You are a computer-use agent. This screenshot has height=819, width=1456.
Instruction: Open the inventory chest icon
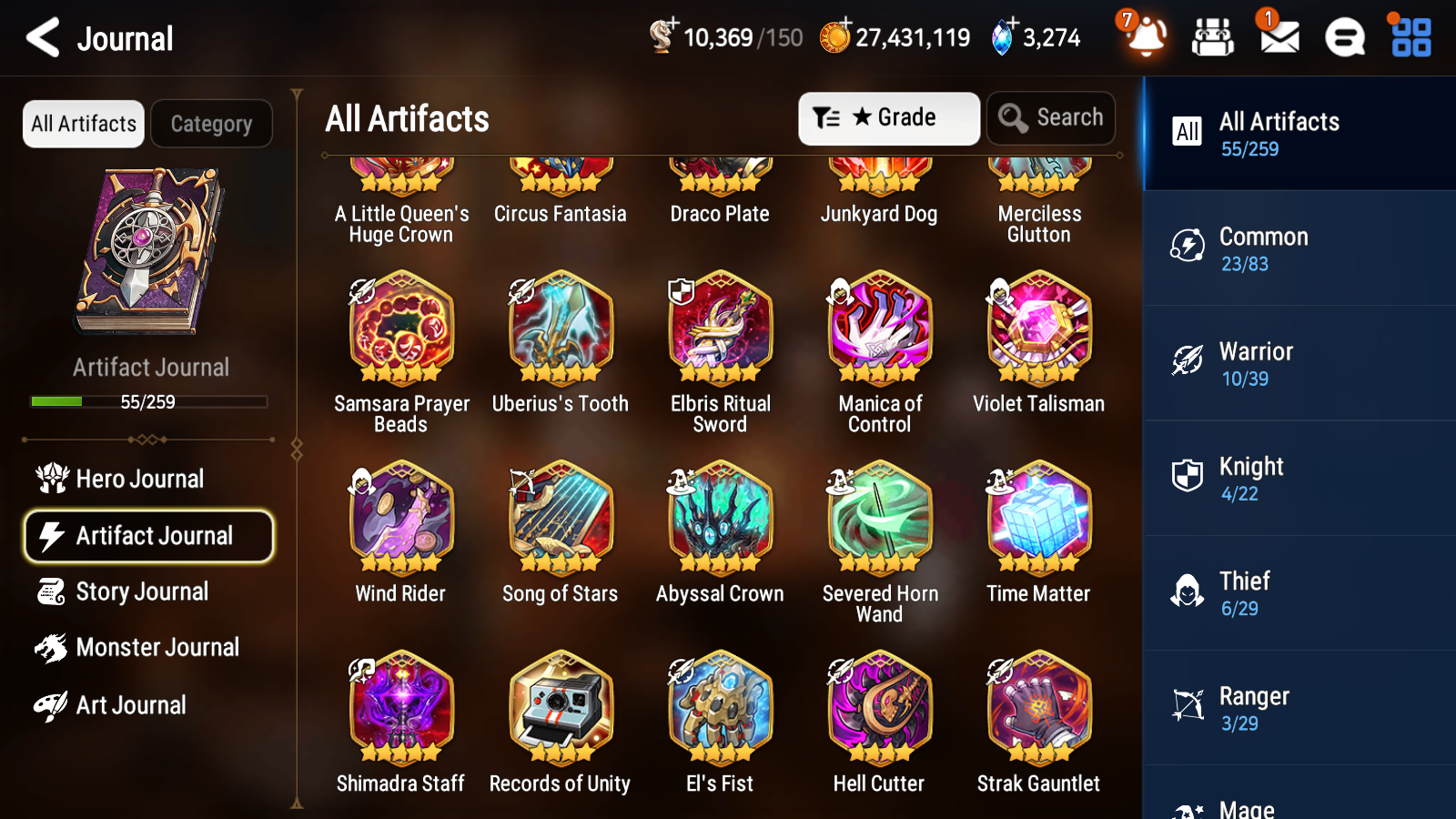[1213, 38]
